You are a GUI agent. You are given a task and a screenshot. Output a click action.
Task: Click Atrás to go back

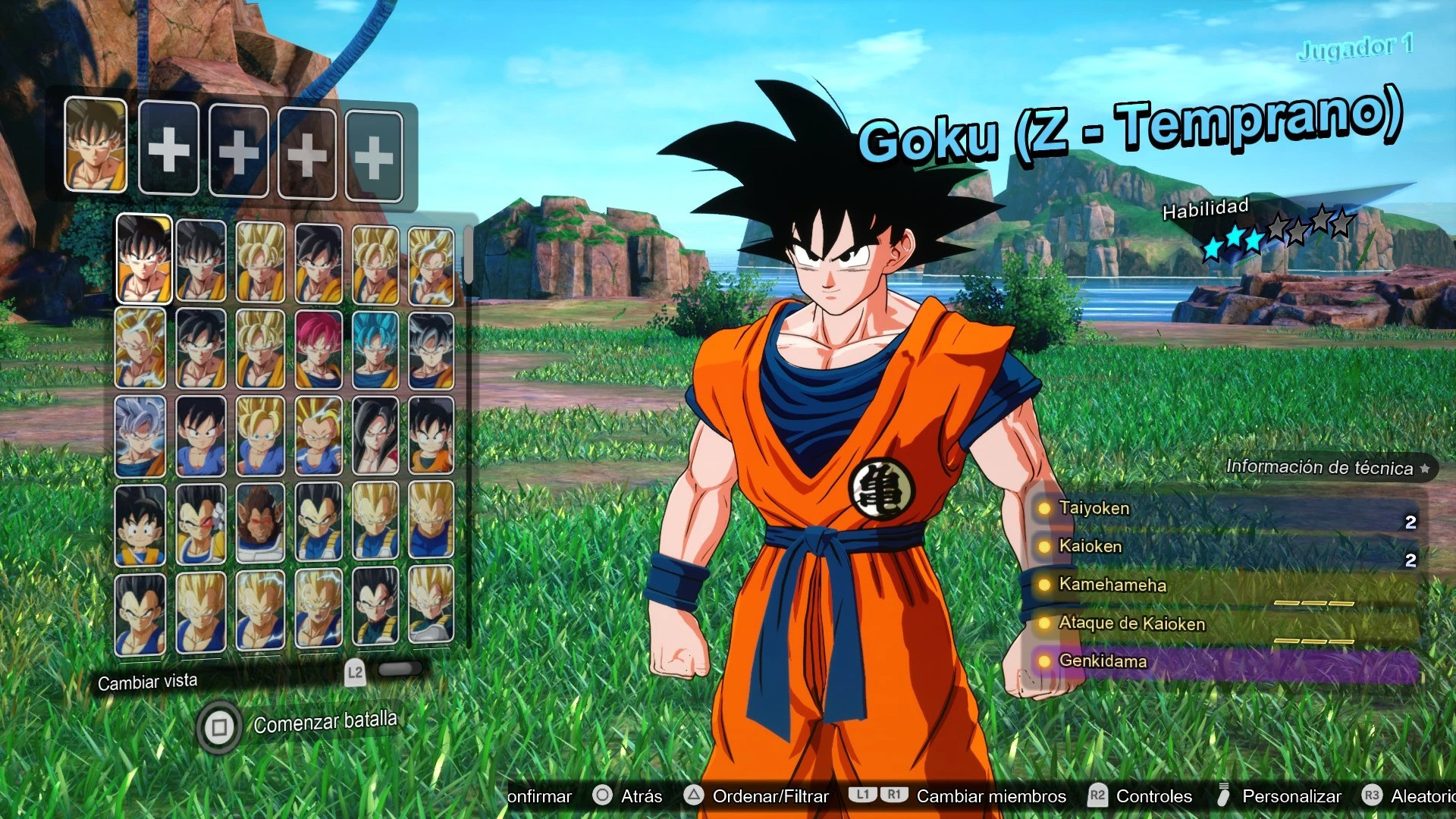[642, 796]
